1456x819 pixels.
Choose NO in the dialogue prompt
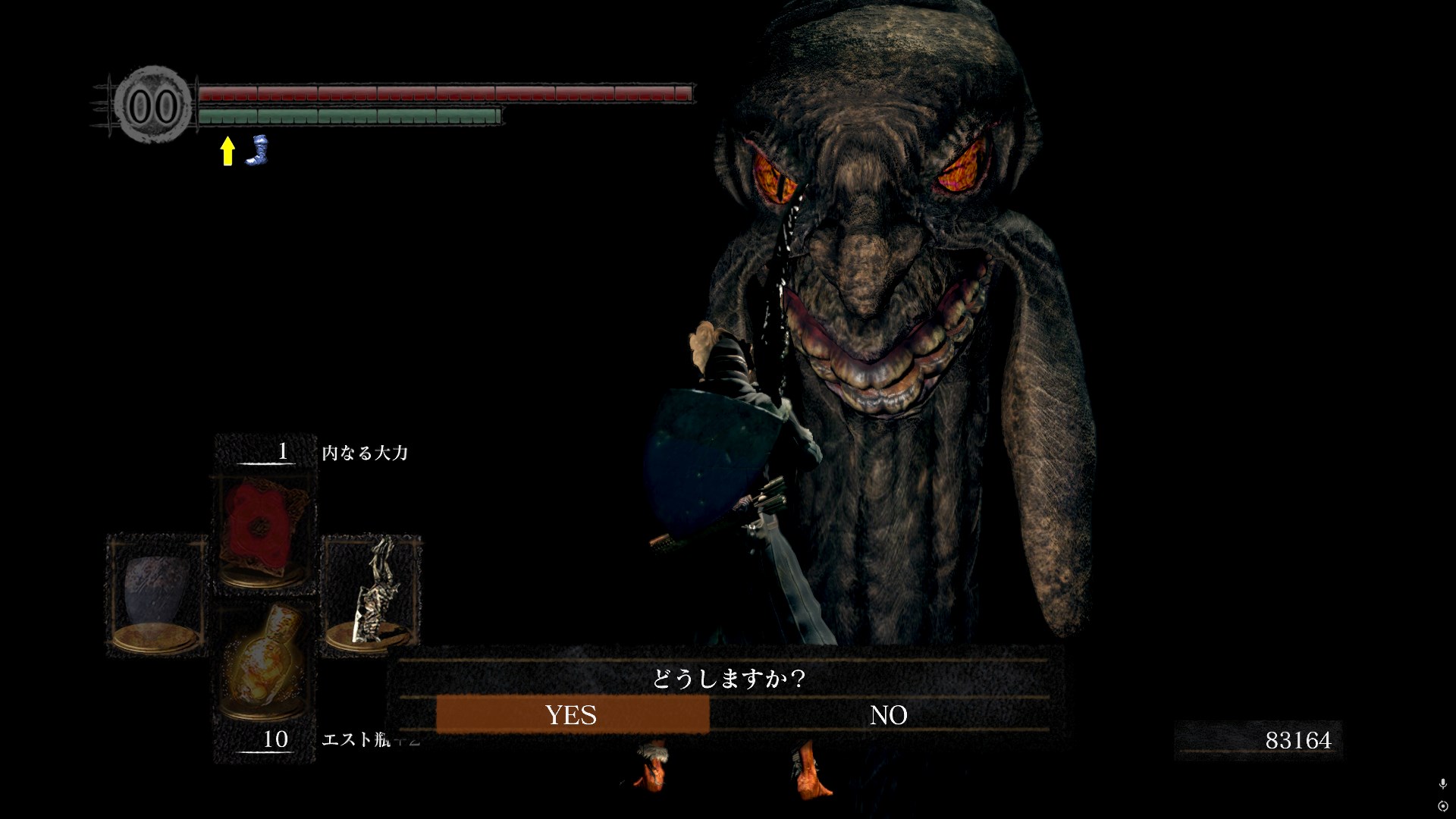(888, 714)
